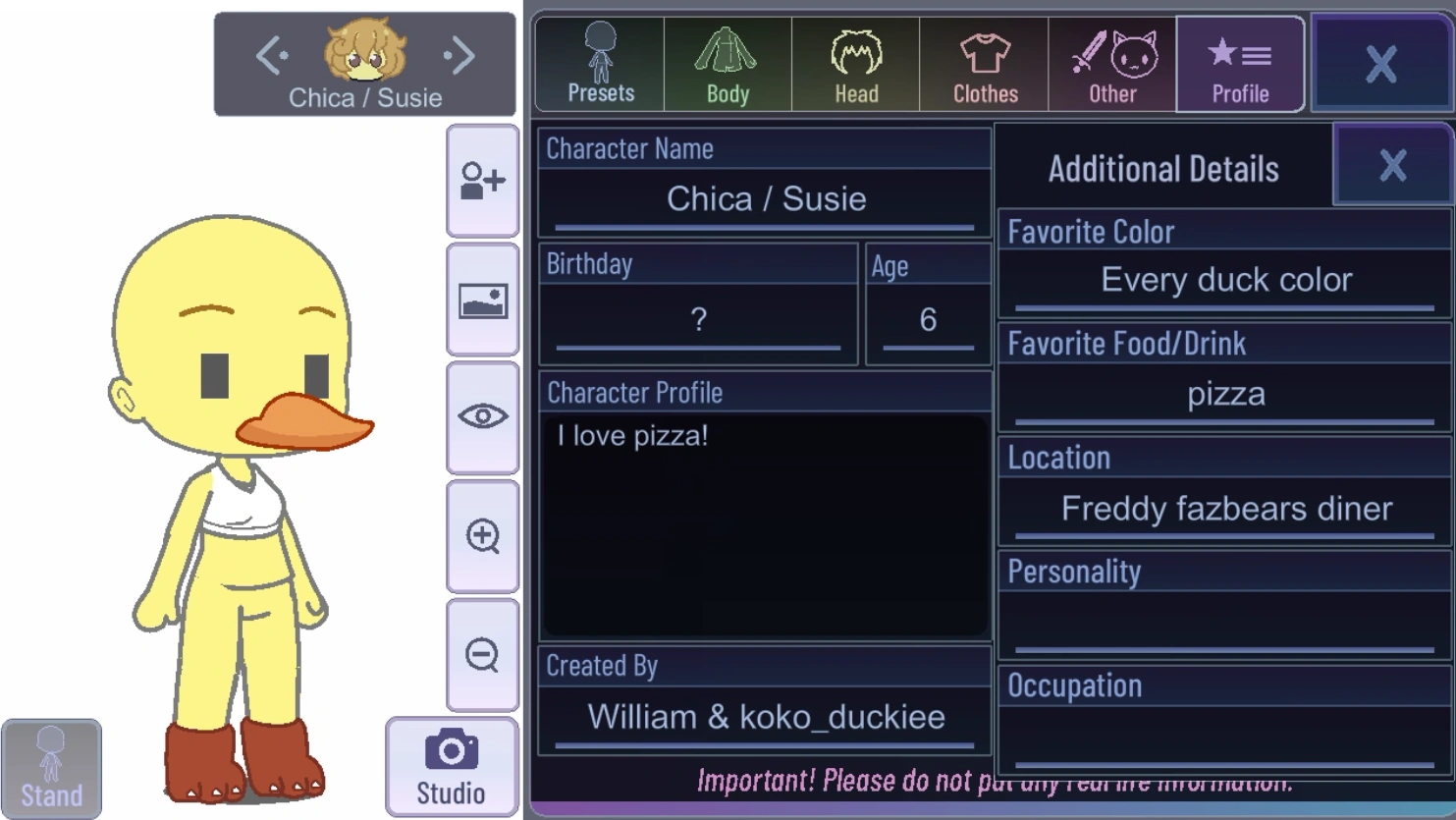1456x820 pixels.
Task: Open the Body customization section
Action: [727, 59]
